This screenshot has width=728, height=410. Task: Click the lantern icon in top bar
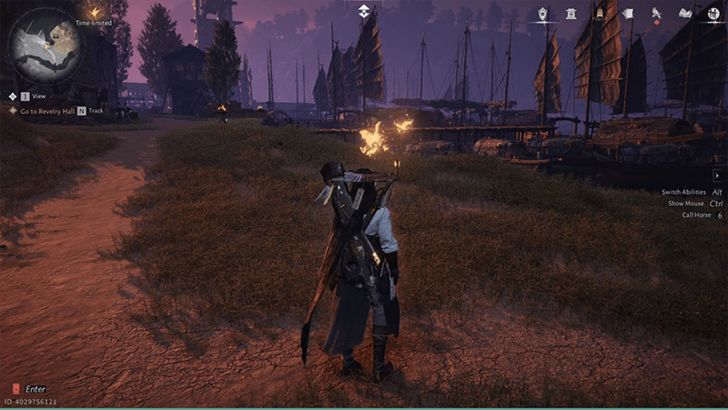(x=600, y=14)
